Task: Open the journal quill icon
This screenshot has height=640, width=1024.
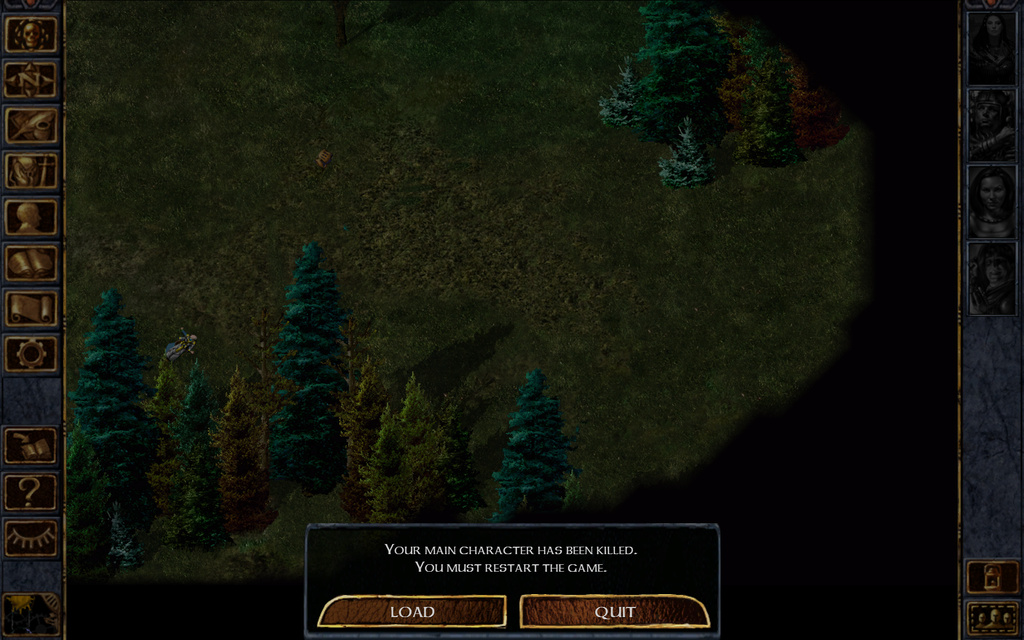Action: pos(31,125)
